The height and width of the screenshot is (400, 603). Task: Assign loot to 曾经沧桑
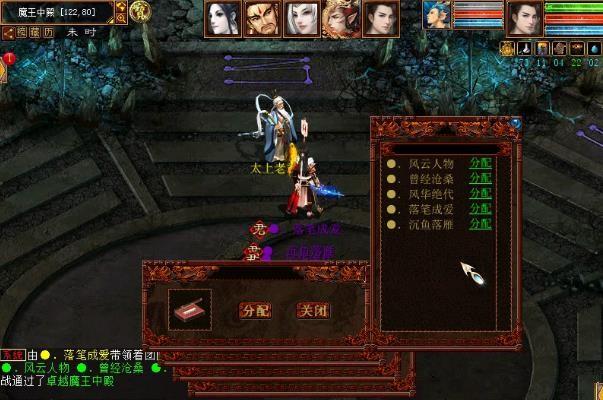point(480,178)
